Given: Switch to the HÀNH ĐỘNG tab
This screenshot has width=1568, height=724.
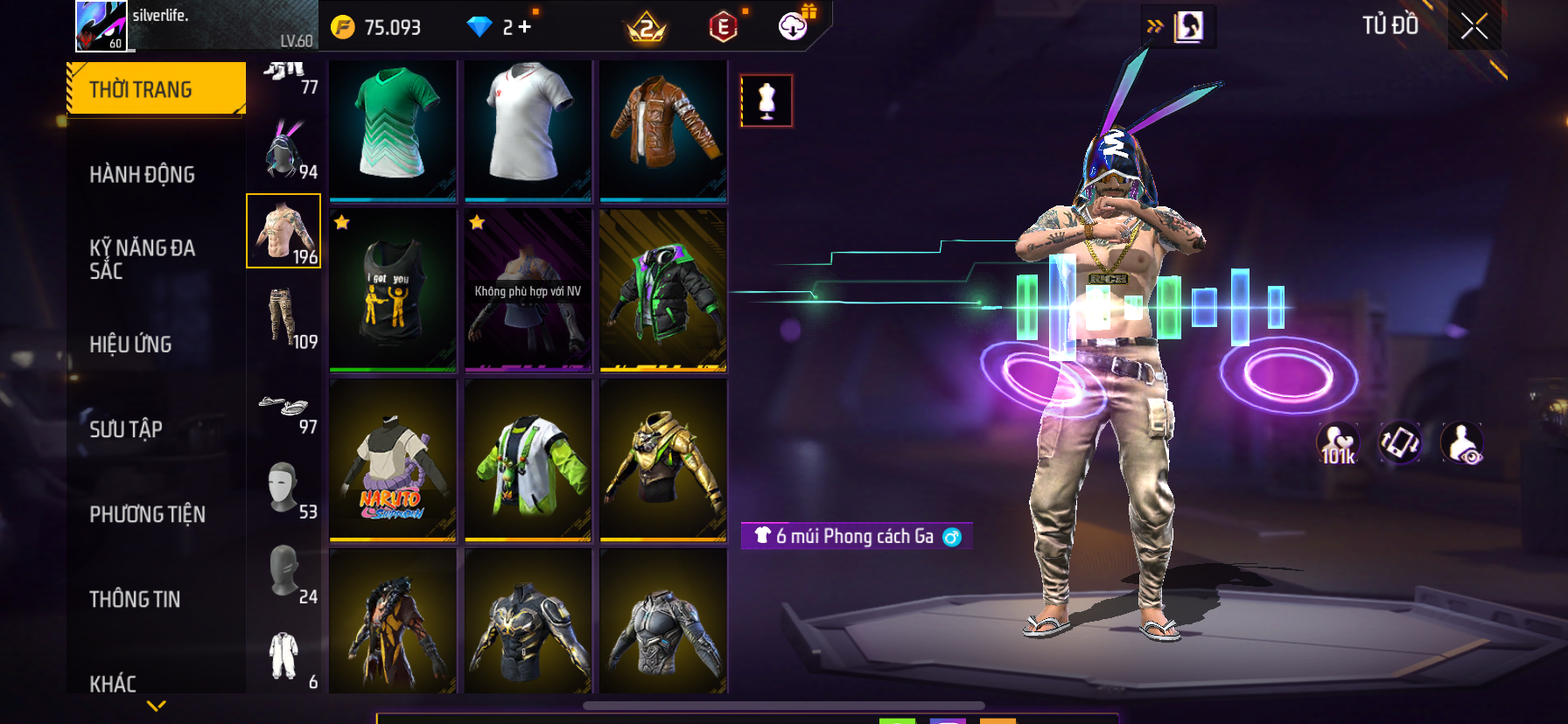Looking at the screenshot, I should pos(142,174).
